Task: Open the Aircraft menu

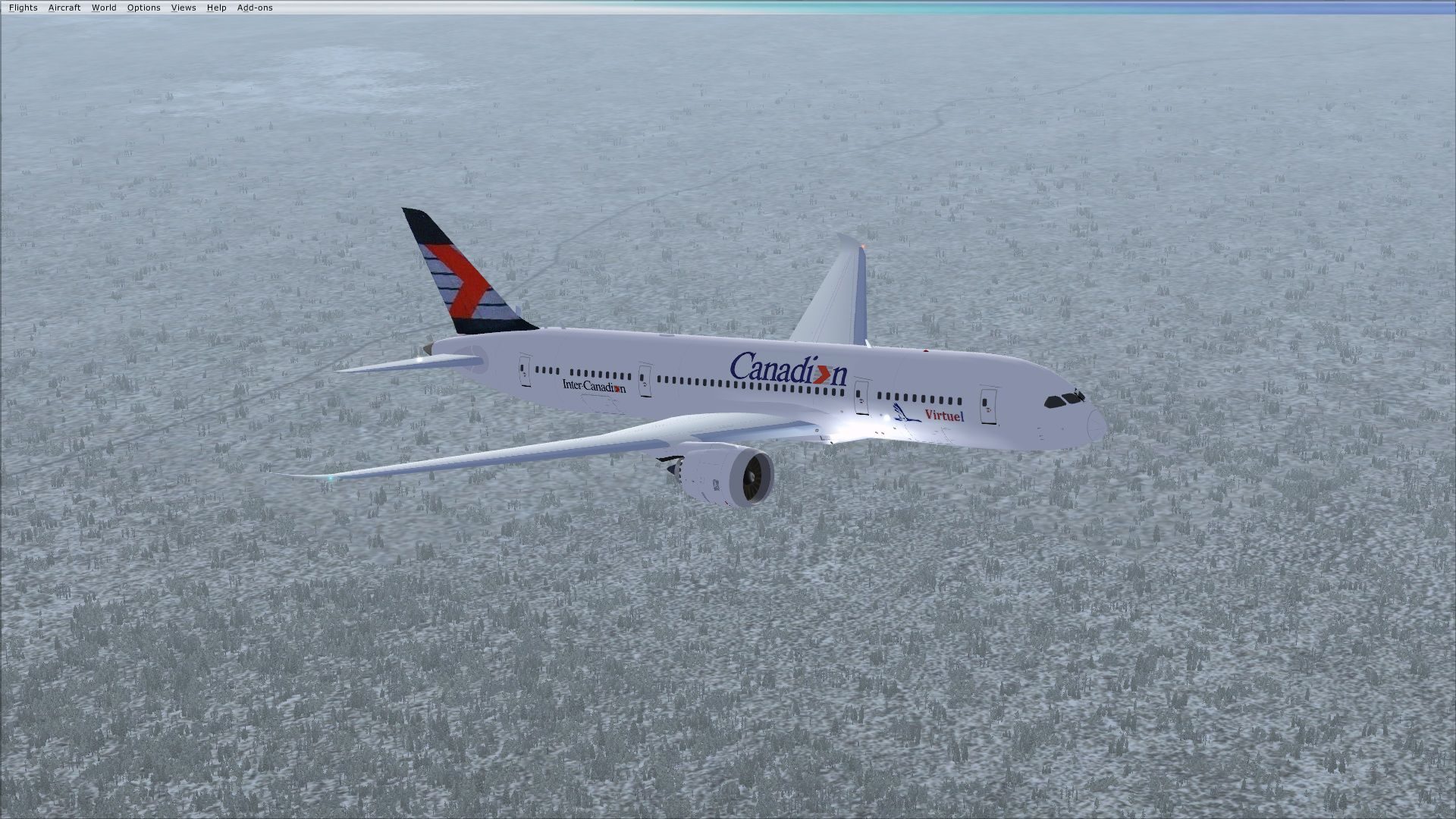Action: tap(64, 8)
